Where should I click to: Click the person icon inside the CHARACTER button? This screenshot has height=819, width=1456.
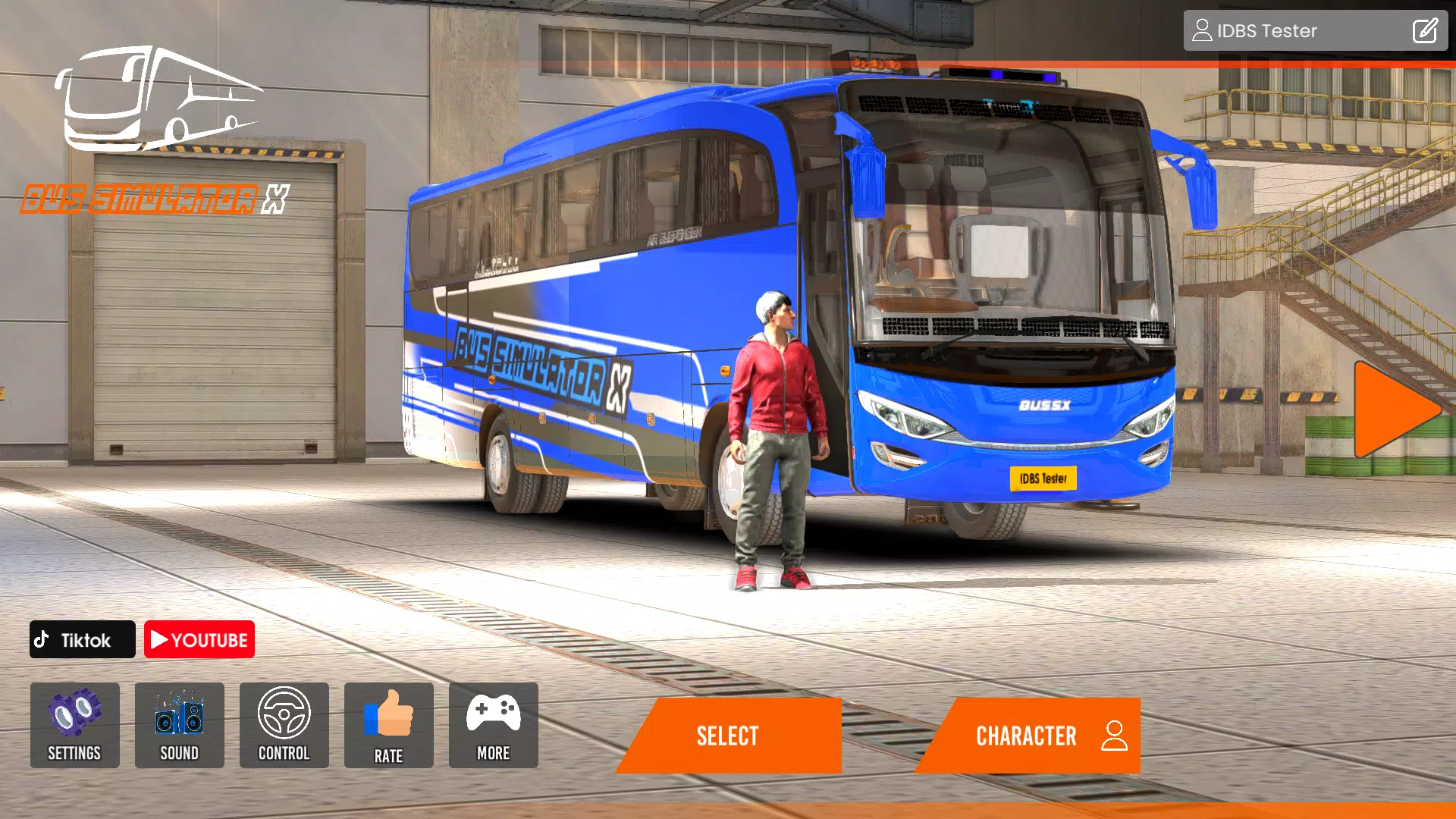click(x=1113, y=733)
